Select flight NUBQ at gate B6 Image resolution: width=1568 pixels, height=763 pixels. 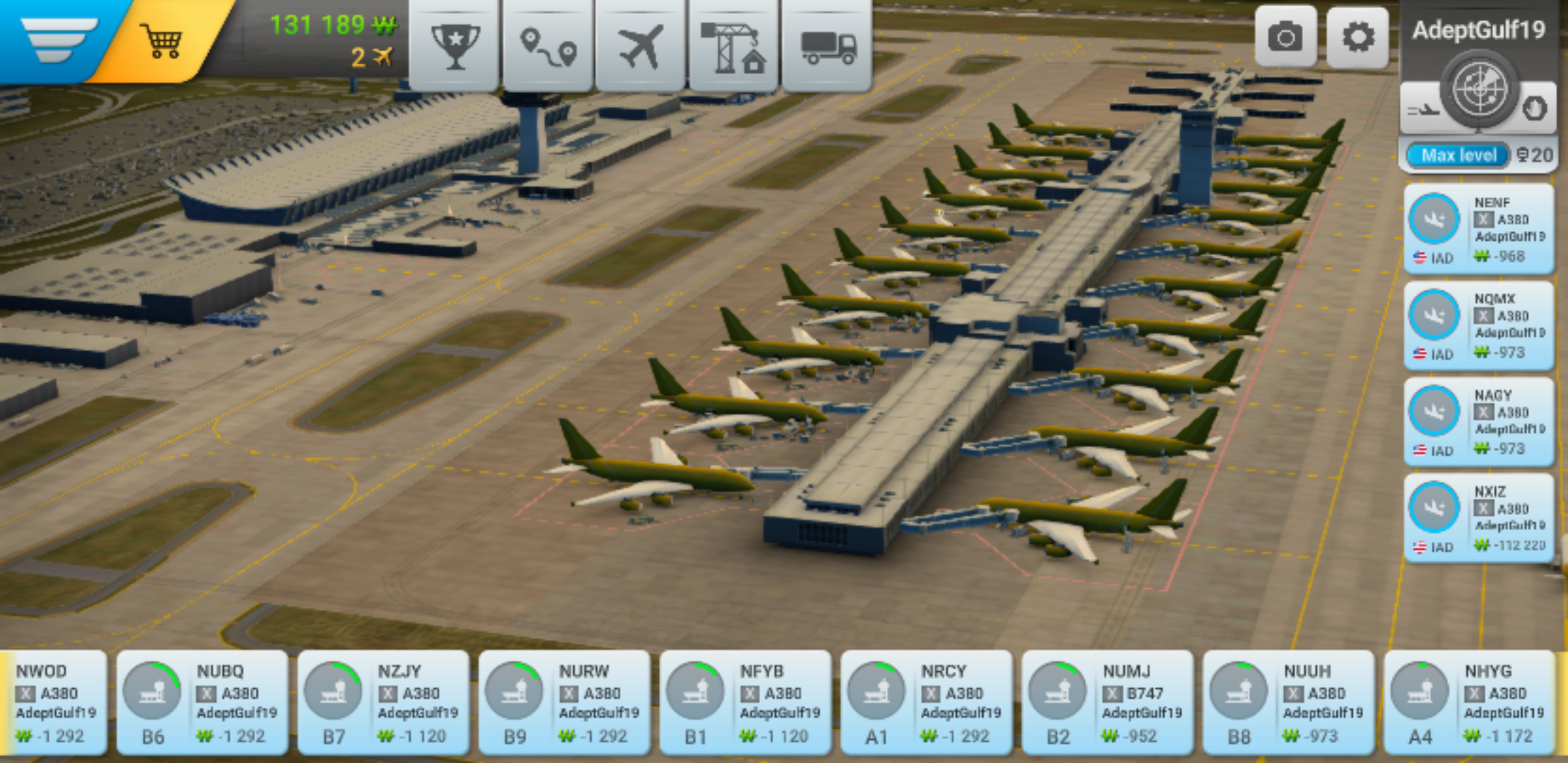coord(202,702)
